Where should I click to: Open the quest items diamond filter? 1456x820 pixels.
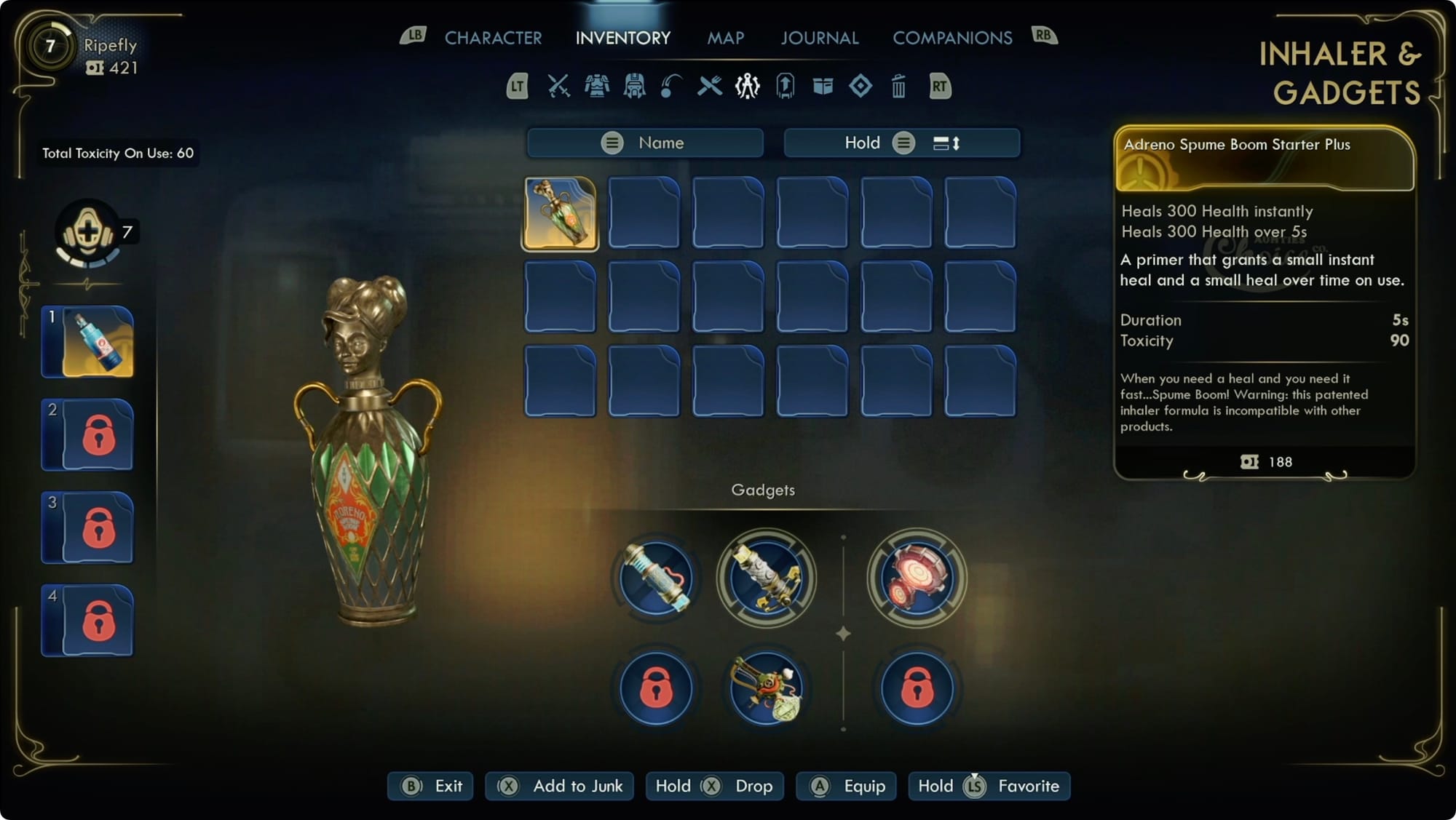coord(862,87)
